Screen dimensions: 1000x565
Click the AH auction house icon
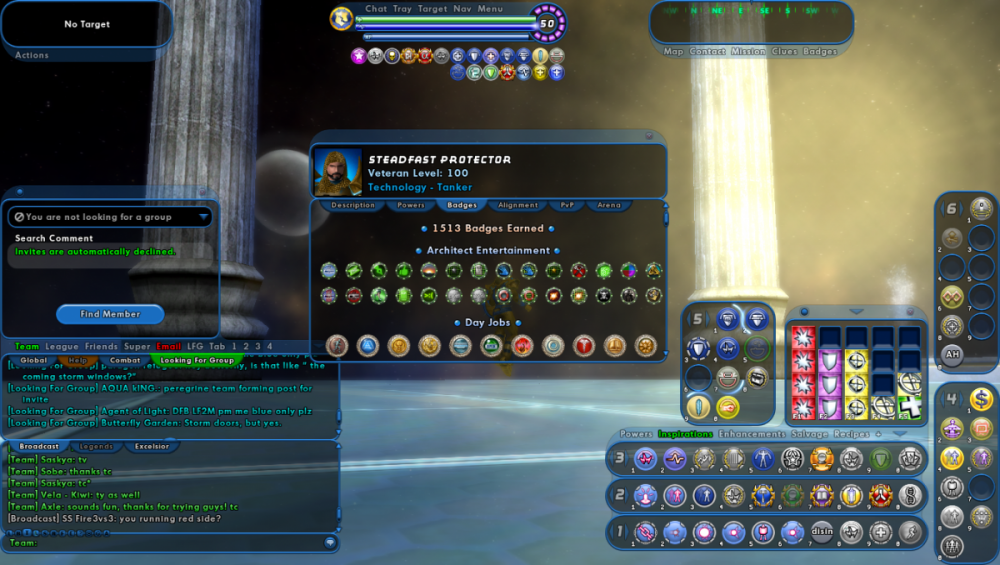(x=953, y=353)
